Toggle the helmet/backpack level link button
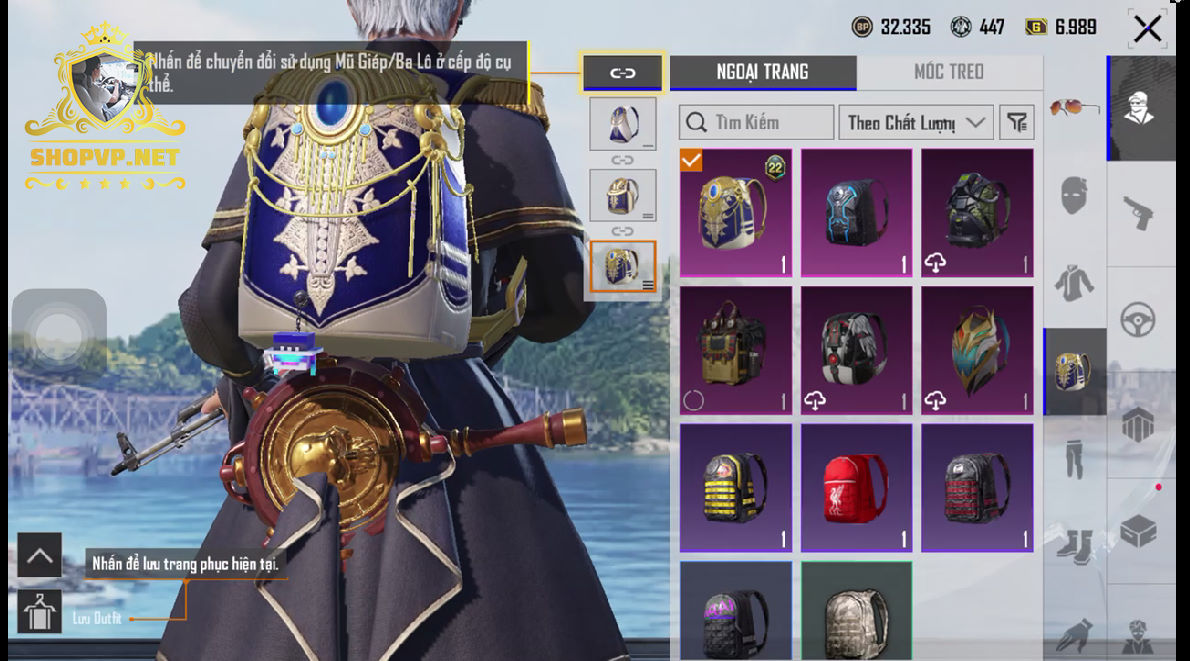 [x=622, y=73]
